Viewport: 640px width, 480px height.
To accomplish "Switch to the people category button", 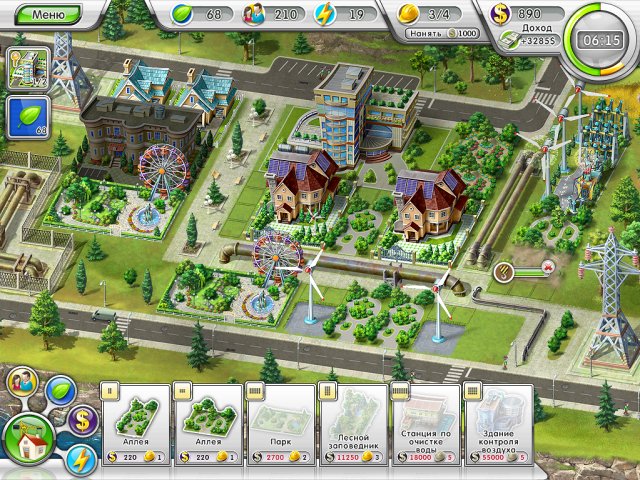I will click(23, 385).
